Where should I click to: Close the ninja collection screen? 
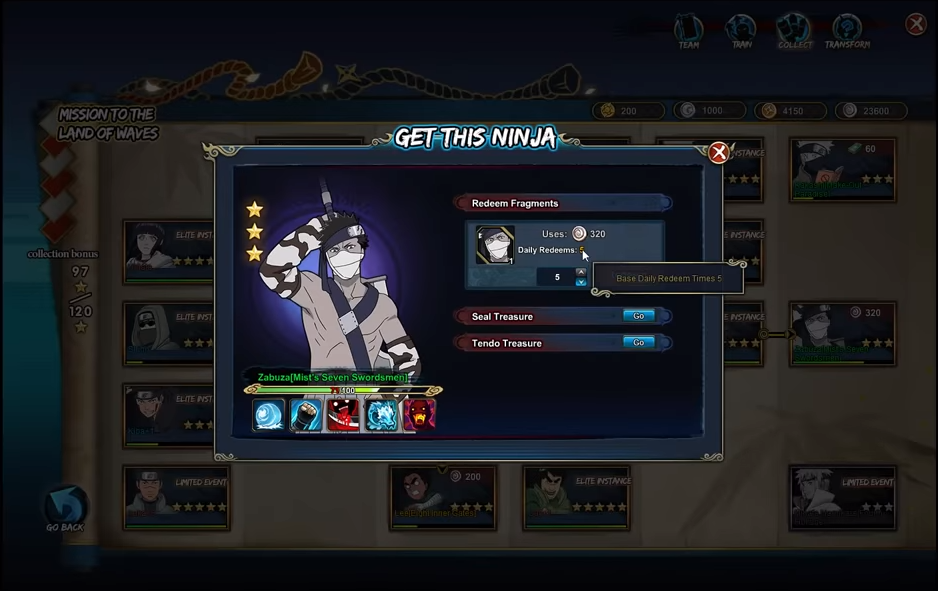[x=915, y=24]
